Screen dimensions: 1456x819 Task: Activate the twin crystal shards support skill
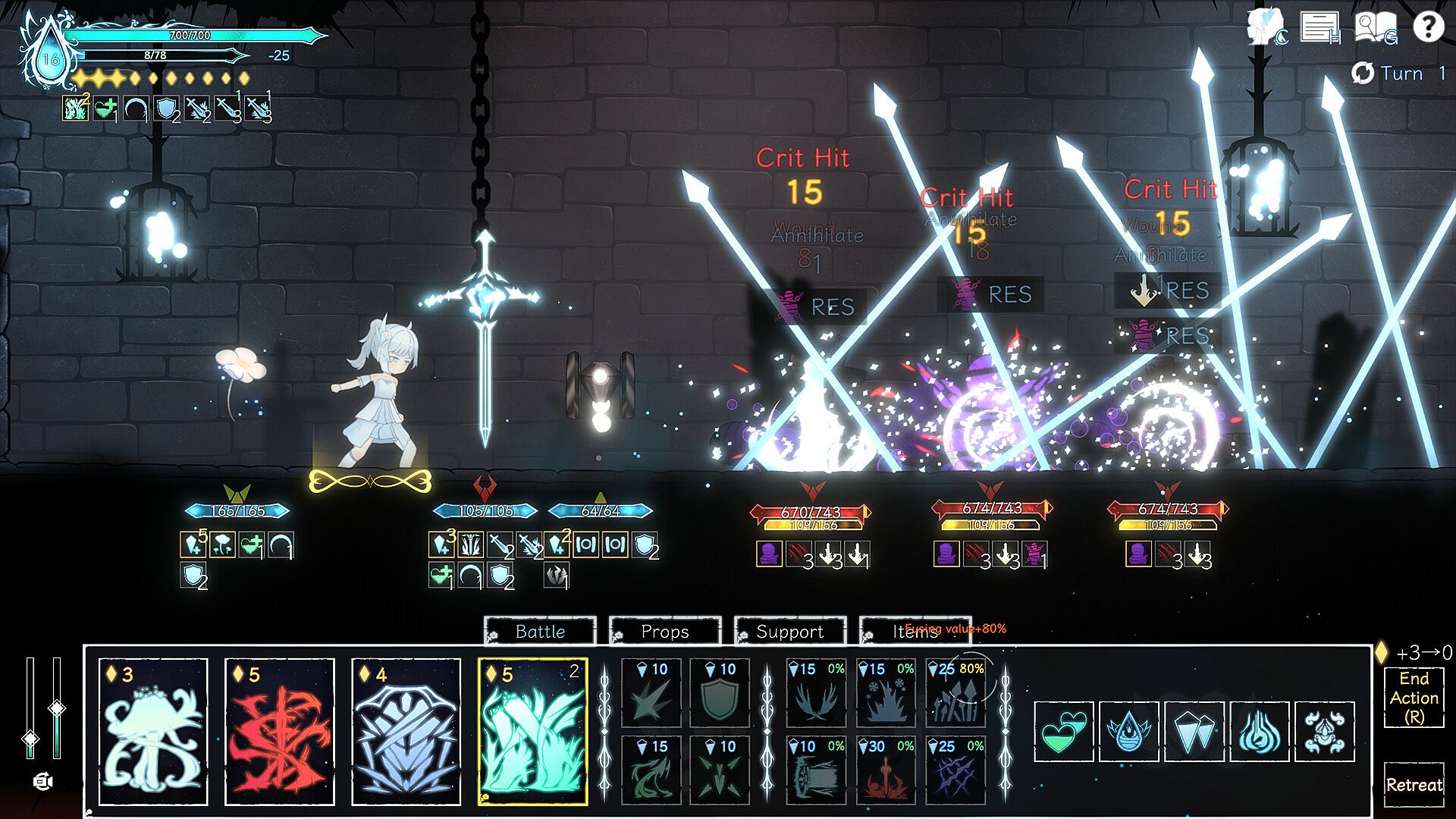(x=1194, y=731)
